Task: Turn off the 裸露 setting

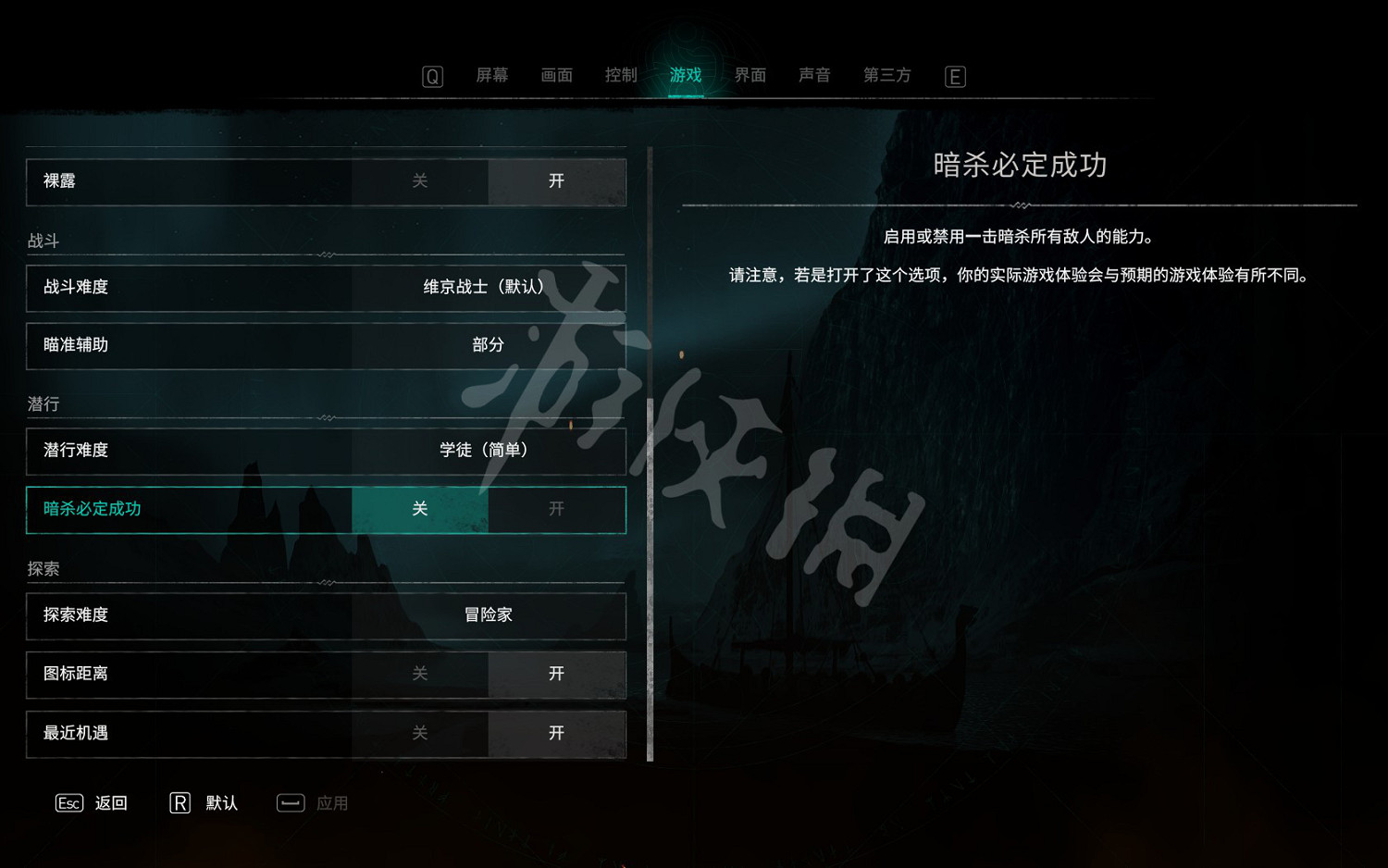Action: tap(419, 181)
